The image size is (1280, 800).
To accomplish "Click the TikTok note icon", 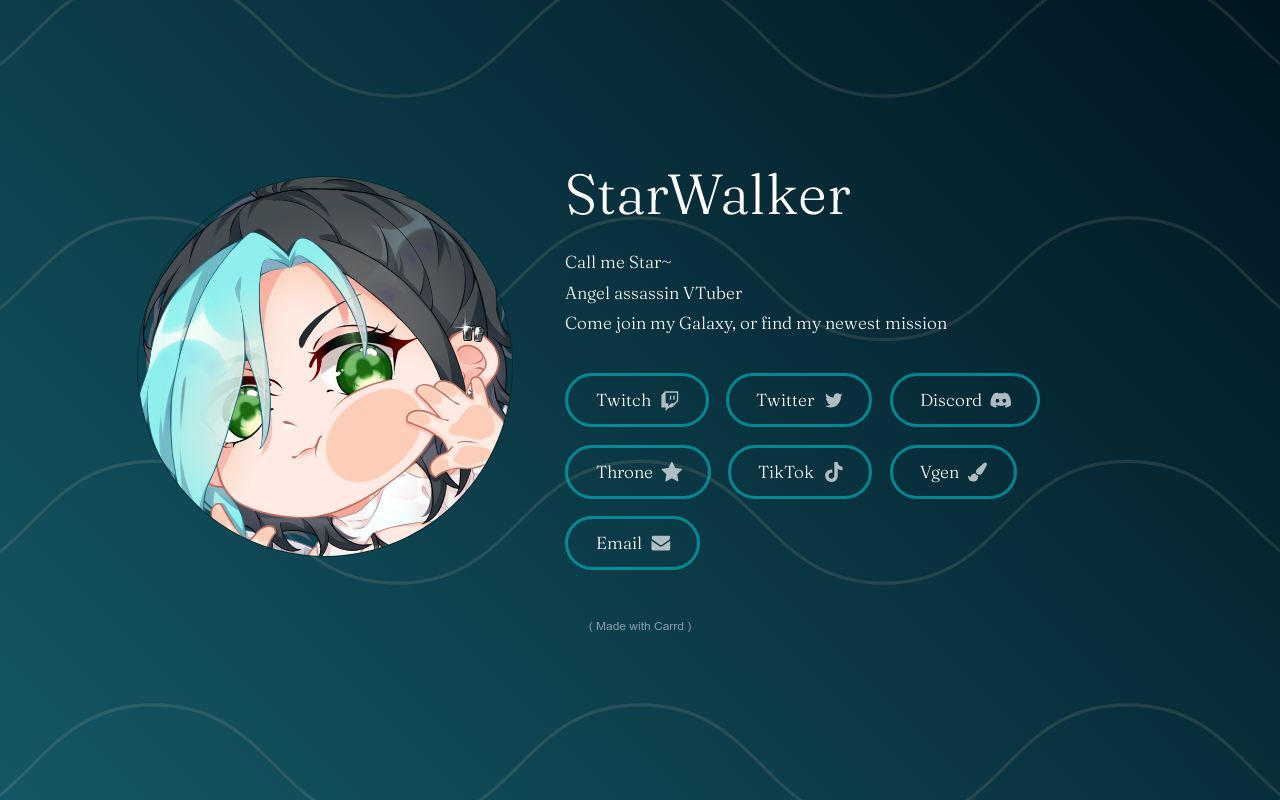I will click(834, 472).
